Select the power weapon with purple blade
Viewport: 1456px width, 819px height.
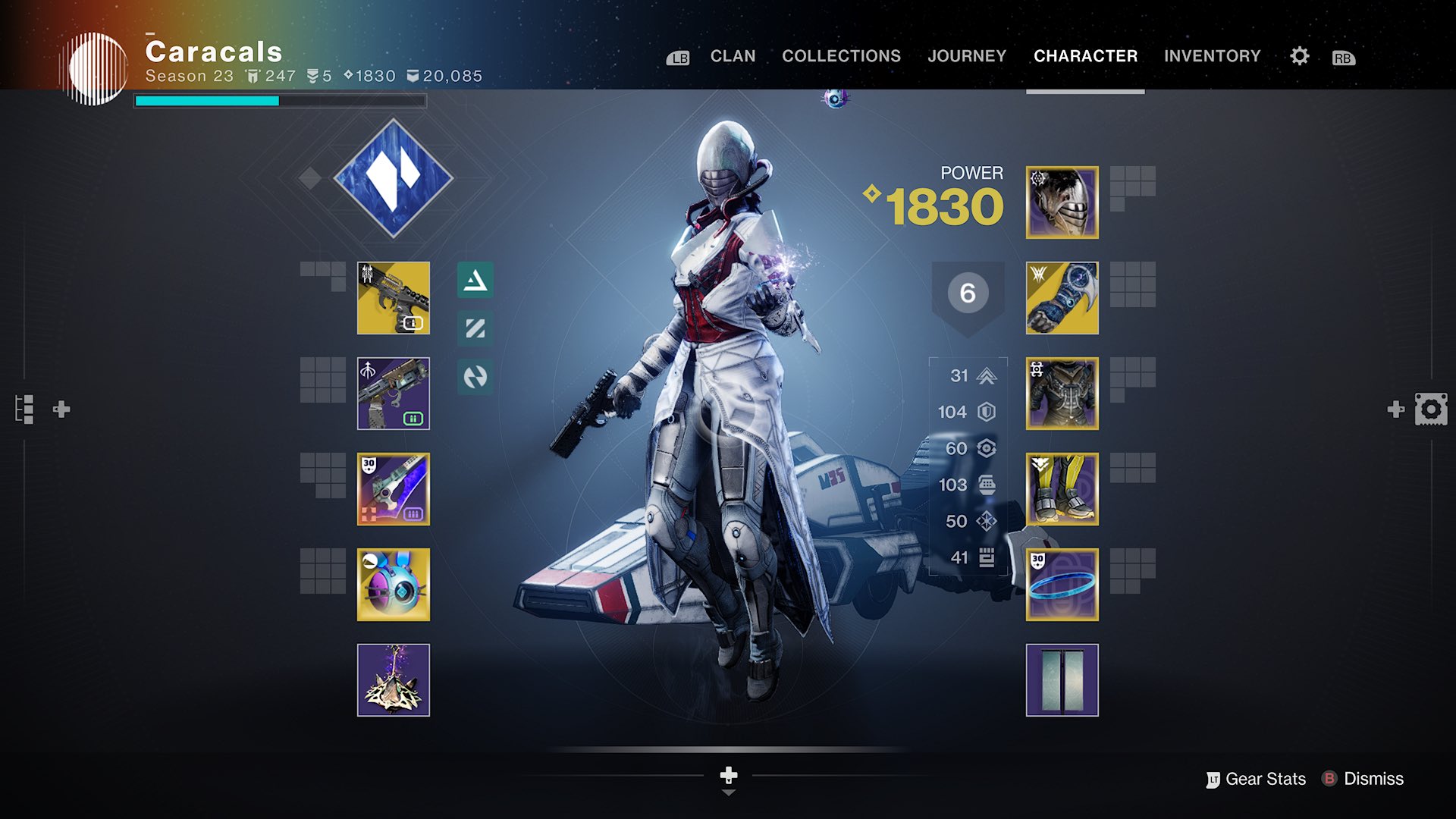[394, 489]
